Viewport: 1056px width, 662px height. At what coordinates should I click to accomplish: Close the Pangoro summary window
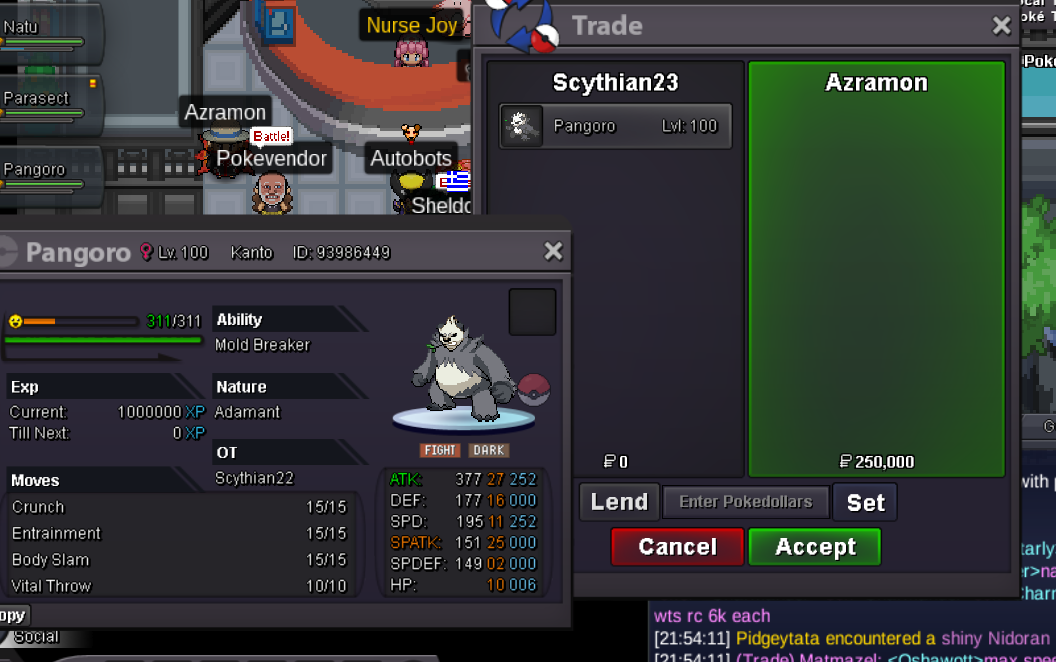click(553, 251)
